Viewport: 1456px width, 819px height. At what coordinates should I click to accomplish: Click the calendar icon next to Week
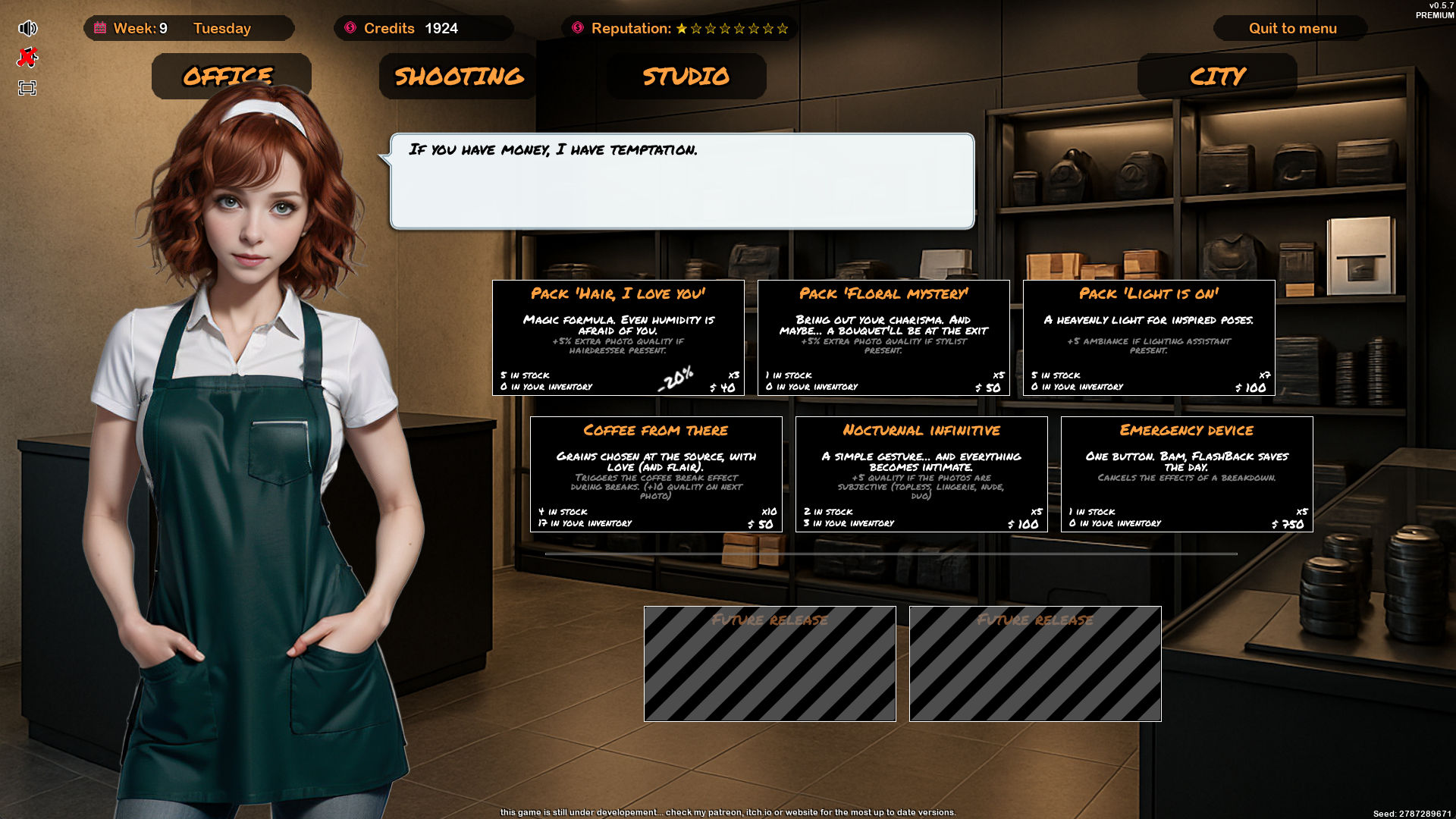99,27
